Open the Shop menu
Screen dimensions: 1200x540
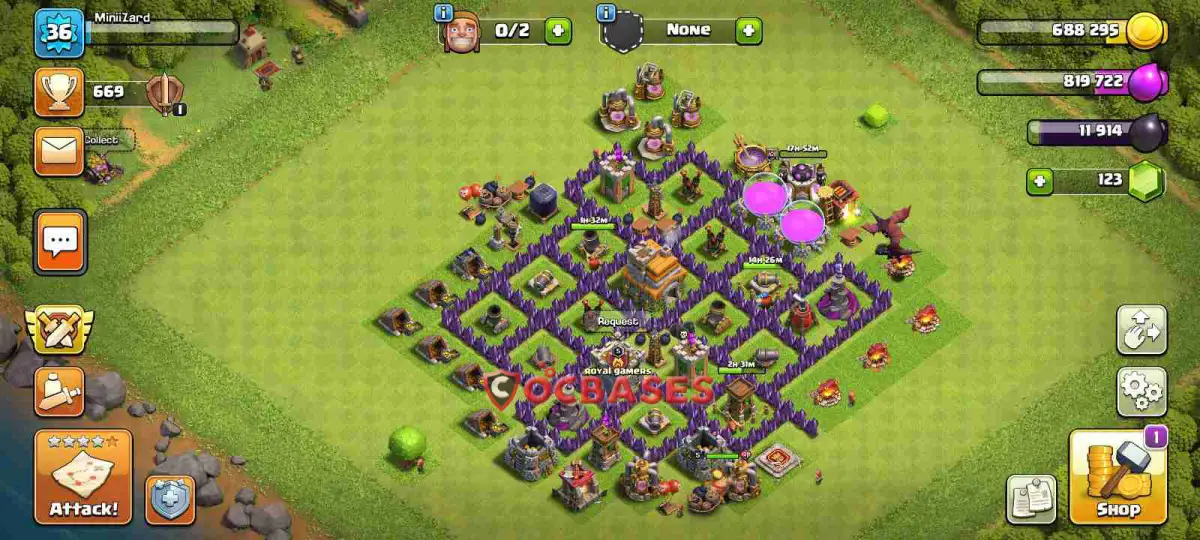[x=1117, y=477]
